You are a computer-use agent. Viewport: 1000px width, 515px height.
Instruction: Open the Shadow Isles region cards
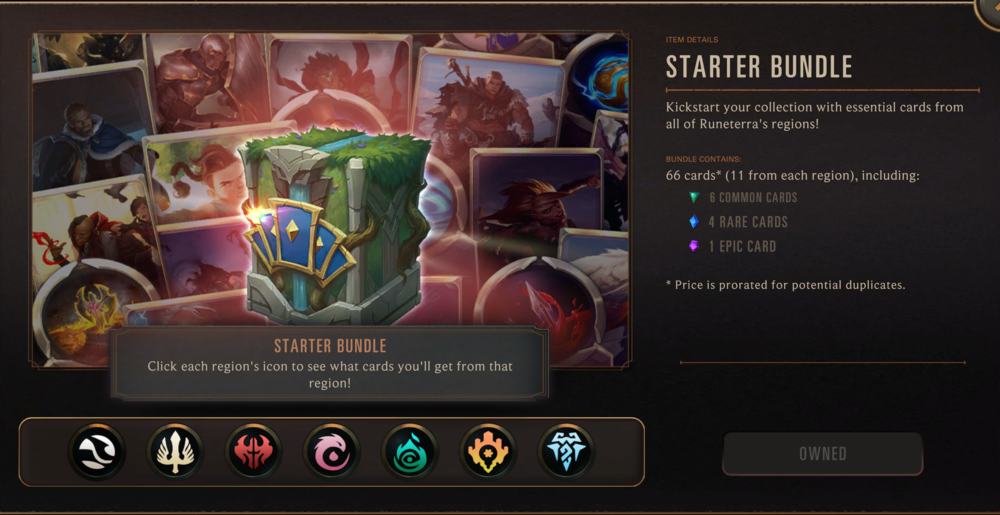click(x=410, y=452)
